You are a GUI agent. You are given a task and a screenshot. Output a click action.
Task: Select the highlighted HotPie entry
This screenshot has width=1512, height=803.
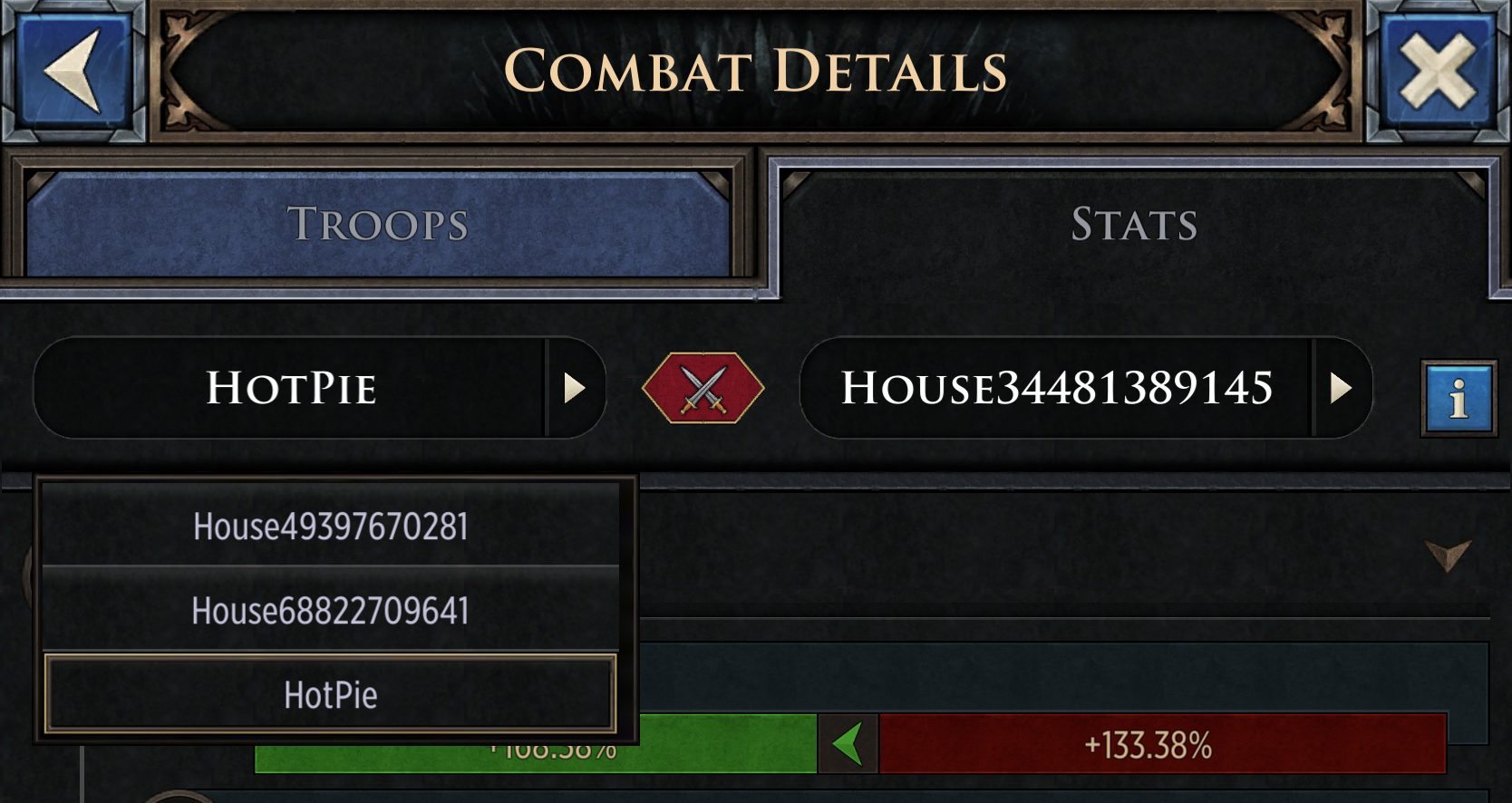coord(329,695)
